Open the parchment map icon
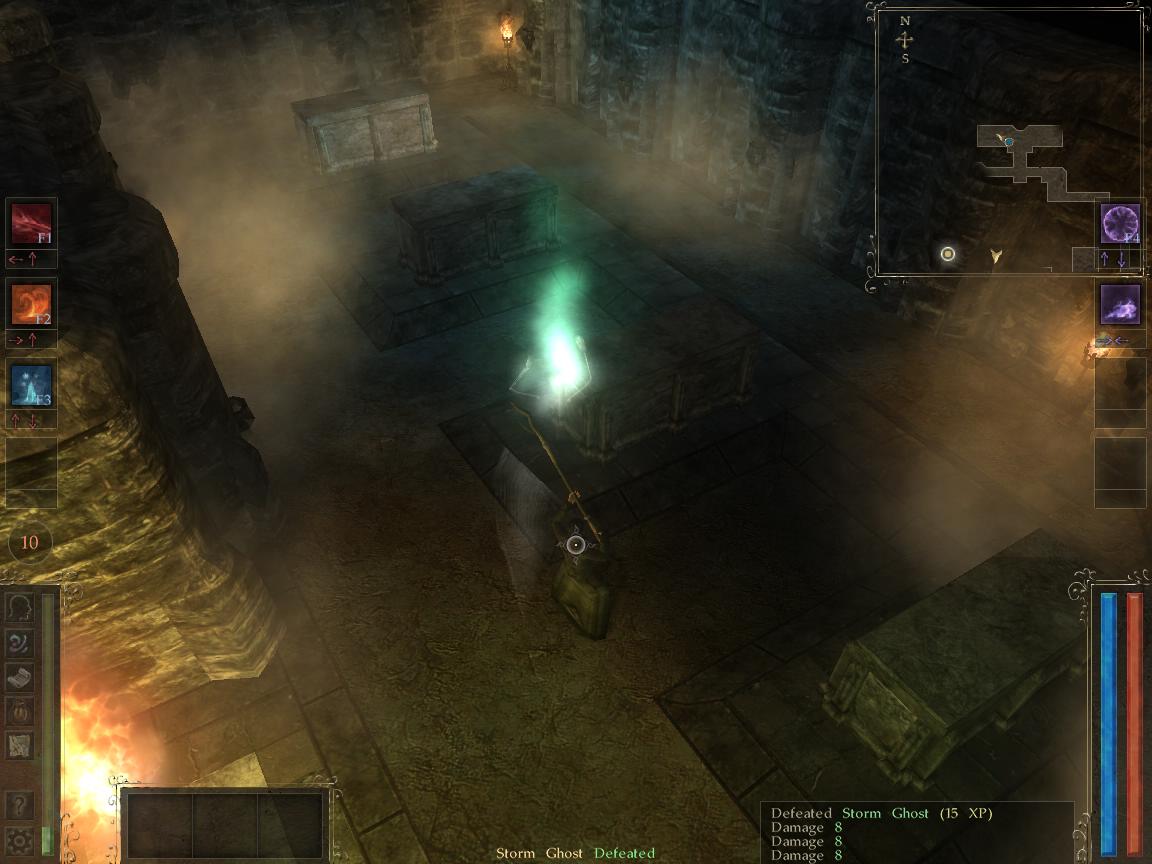 pyautogui.click(x=20, y=745)
